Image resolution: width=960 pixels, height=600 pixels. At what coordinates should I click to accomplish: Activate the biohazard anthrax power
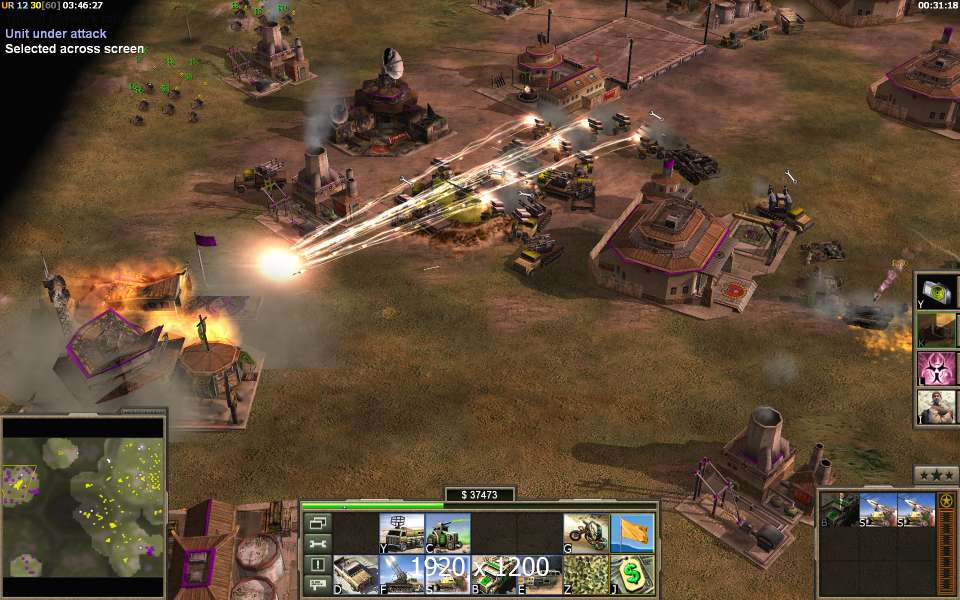point(936,367)
